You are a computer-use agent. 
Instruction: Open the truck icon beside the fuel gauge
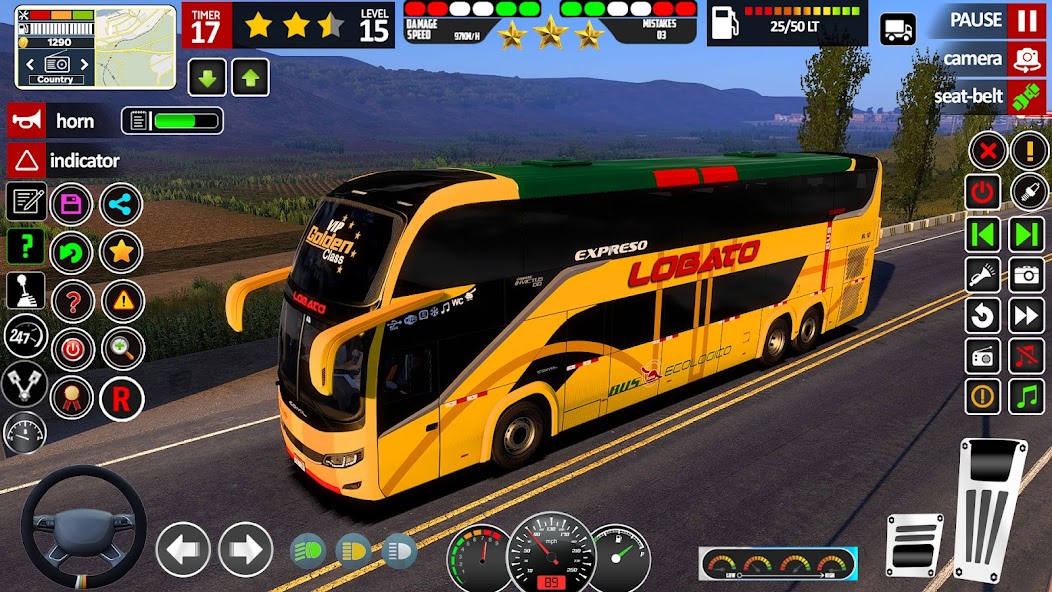coord(897,29)
